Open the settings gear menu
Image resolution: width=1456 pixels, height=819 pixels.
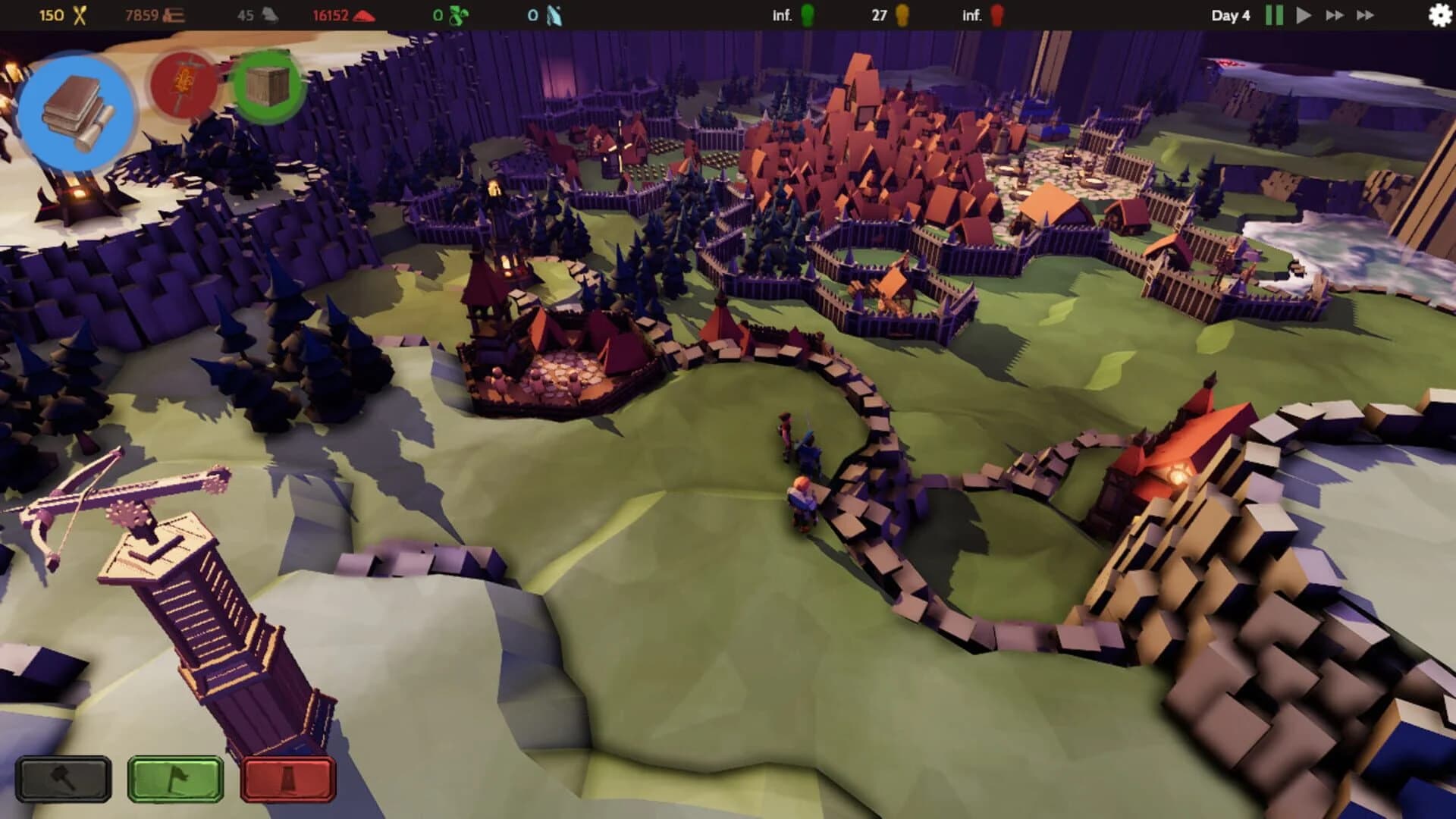tap(1441, 14)
